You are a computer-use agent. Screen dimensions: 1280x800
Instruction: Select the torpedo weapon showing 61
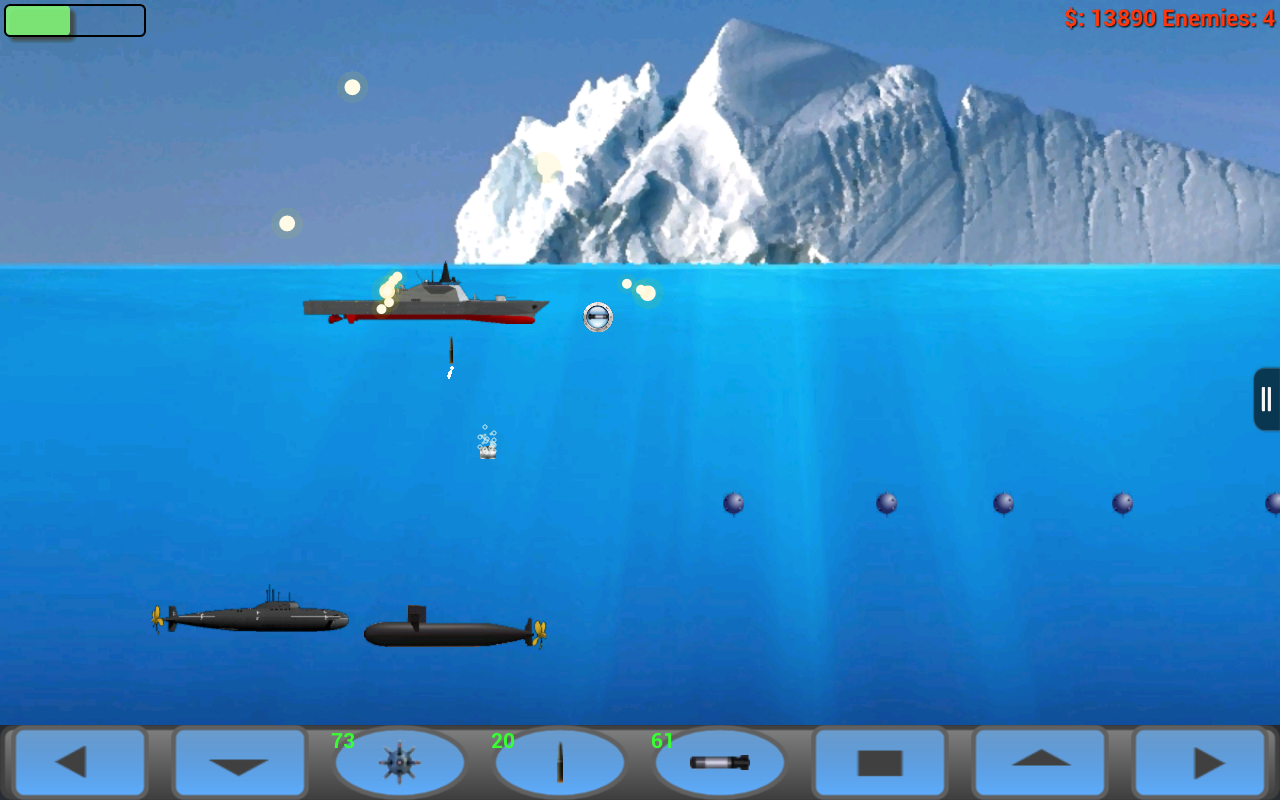point(719,763)
